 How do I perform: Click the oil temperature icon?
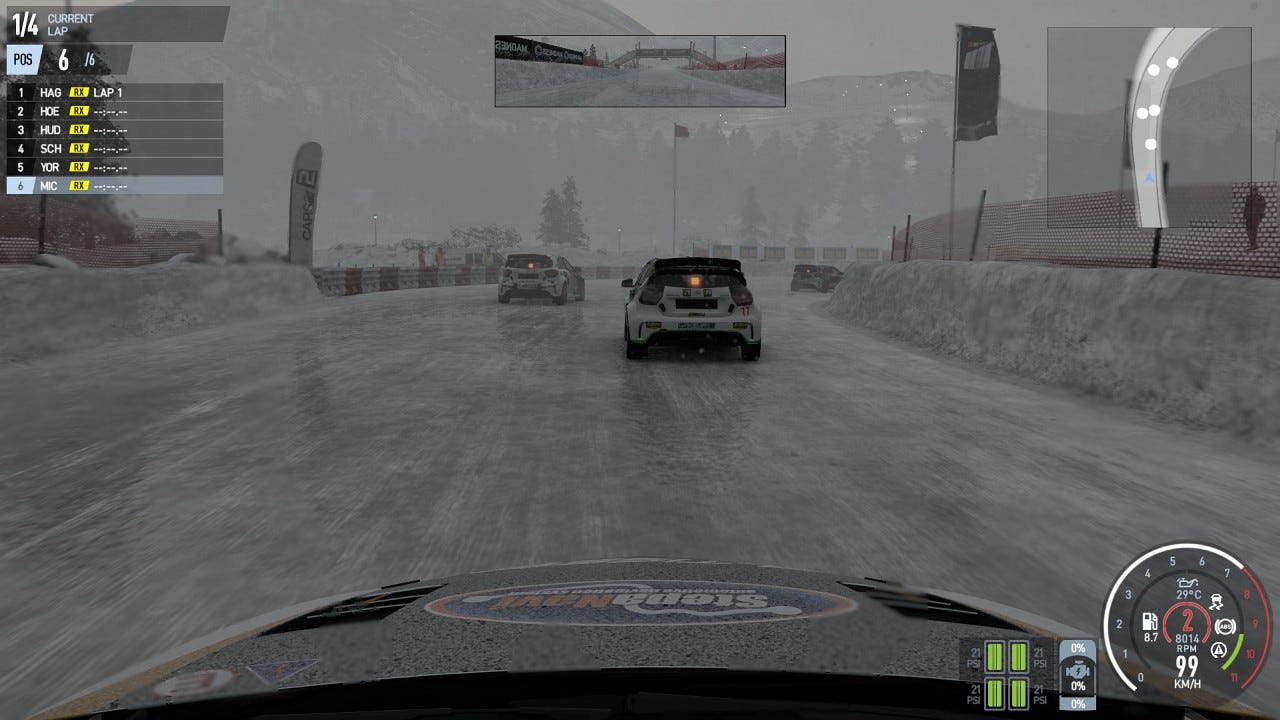click(1188, 582)
